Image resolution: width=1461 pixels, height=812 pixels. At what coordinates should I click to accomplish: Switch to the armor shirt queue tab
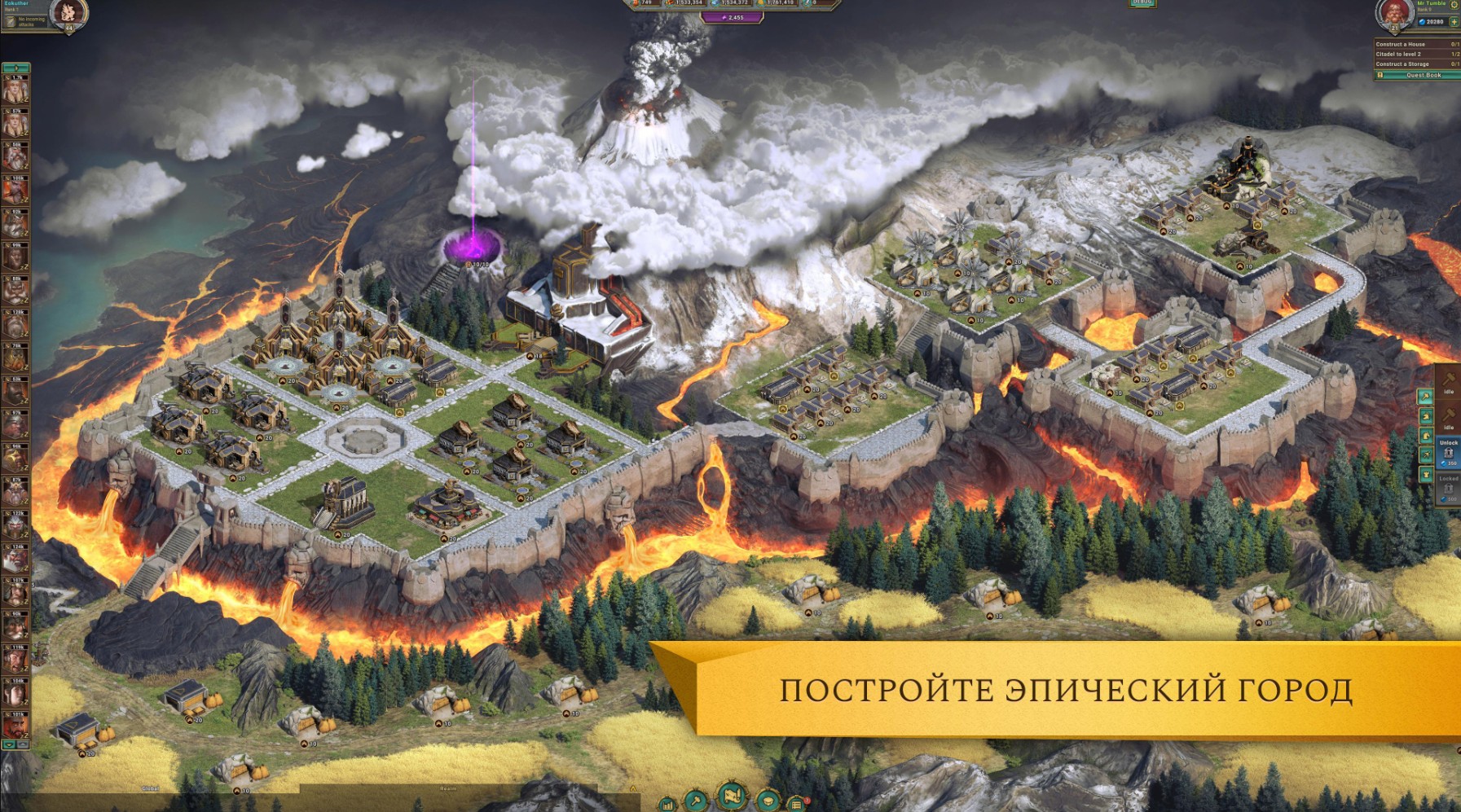pos(1426,474)
